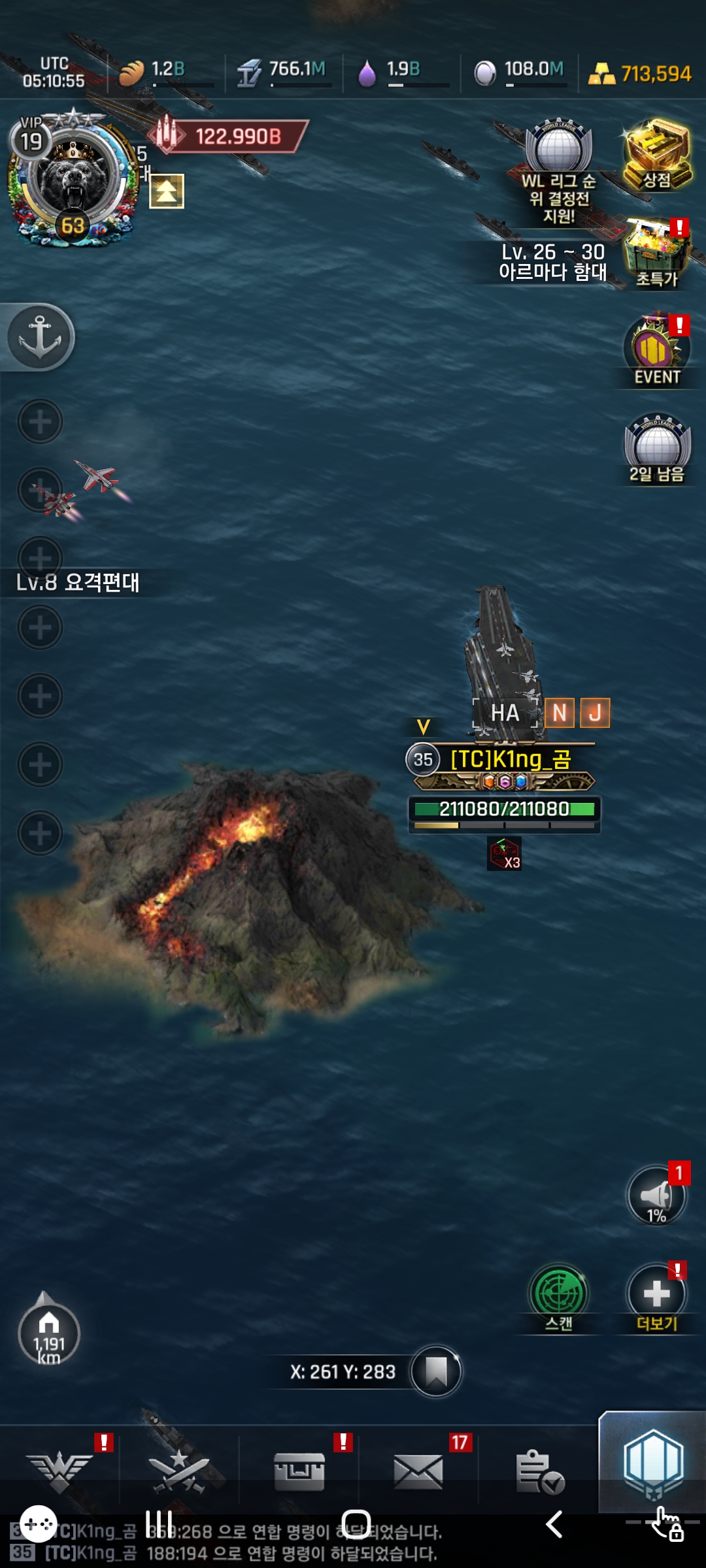The image size is (706, 1568).
Task: Tap the anchor fleet button
Action: (40, 337)
